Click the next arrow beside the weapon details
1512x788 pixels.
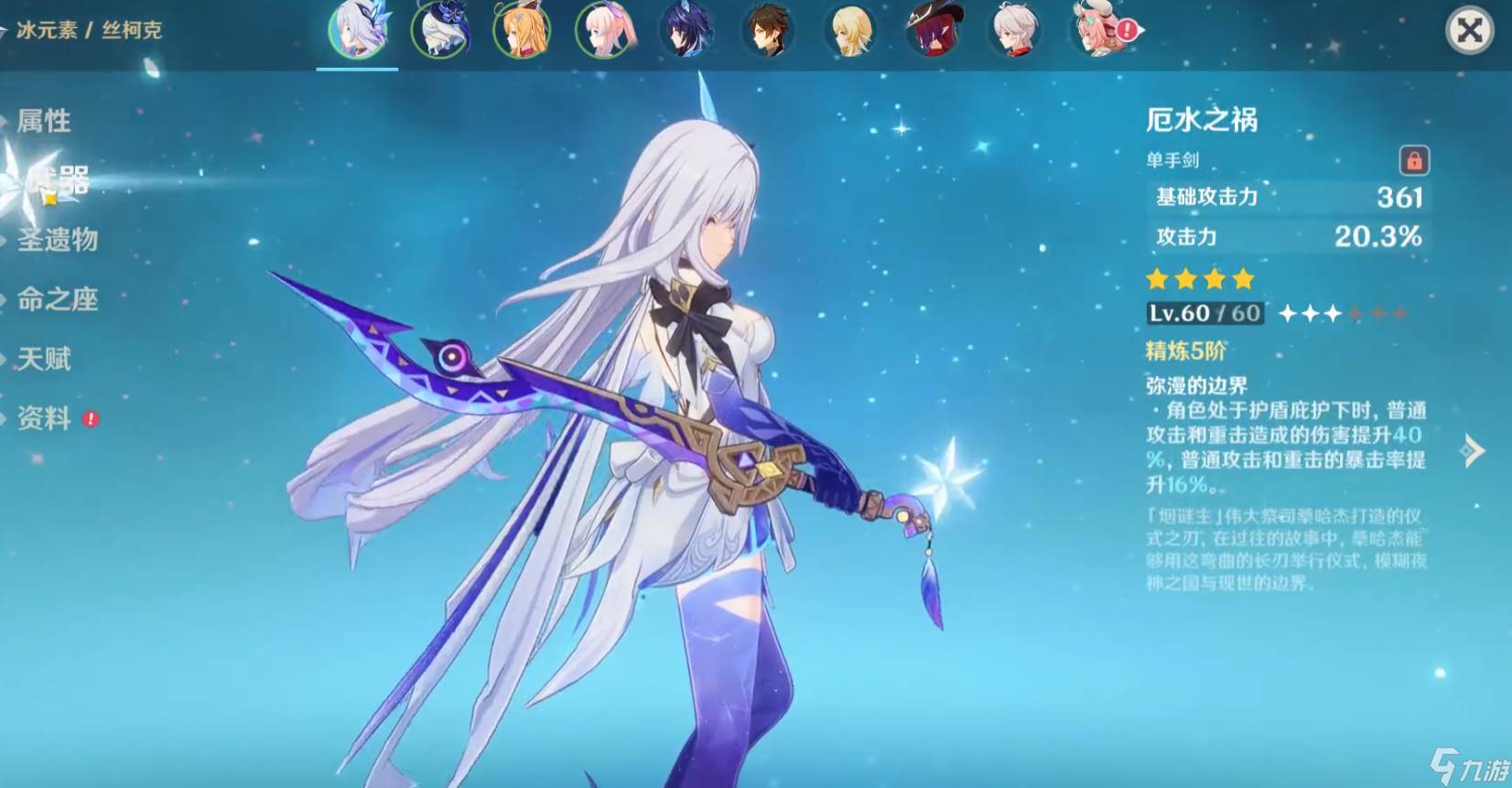tap(1472, 450)
